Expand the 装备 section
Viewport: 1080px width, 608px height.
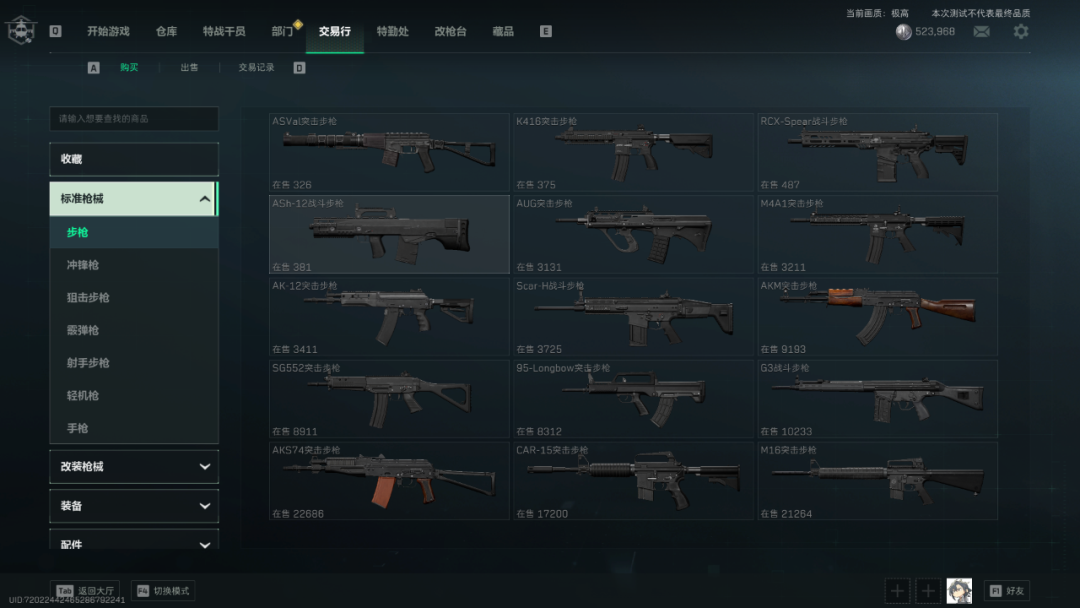pyautogui.click(x=134, y=506)
